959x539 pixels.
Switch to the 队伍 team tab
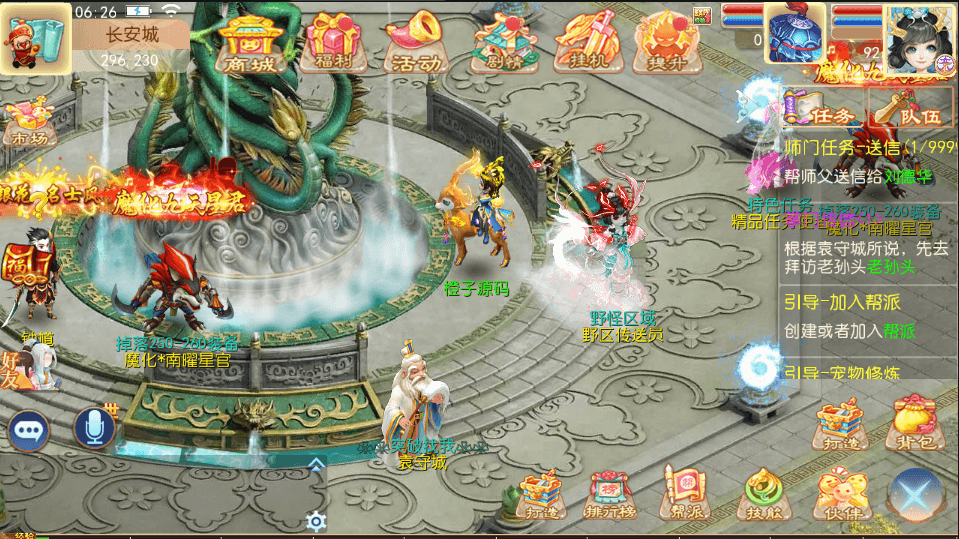908,108
